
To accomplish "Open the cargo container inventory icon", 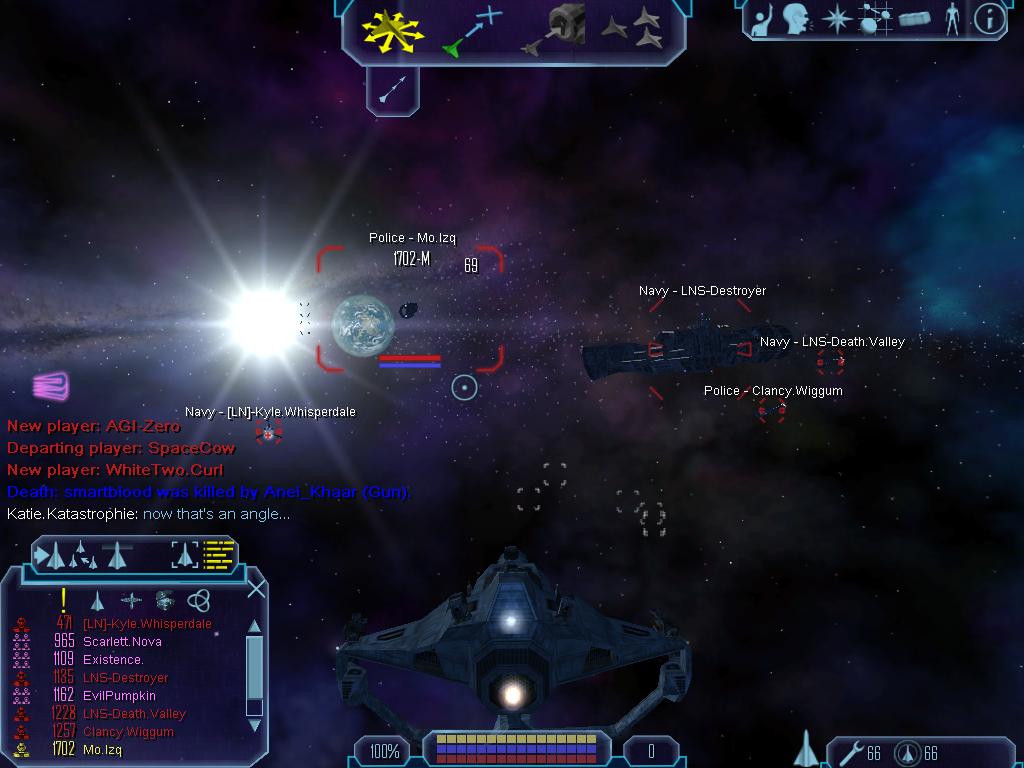I will pyautogui.click(x=915, y=20).
